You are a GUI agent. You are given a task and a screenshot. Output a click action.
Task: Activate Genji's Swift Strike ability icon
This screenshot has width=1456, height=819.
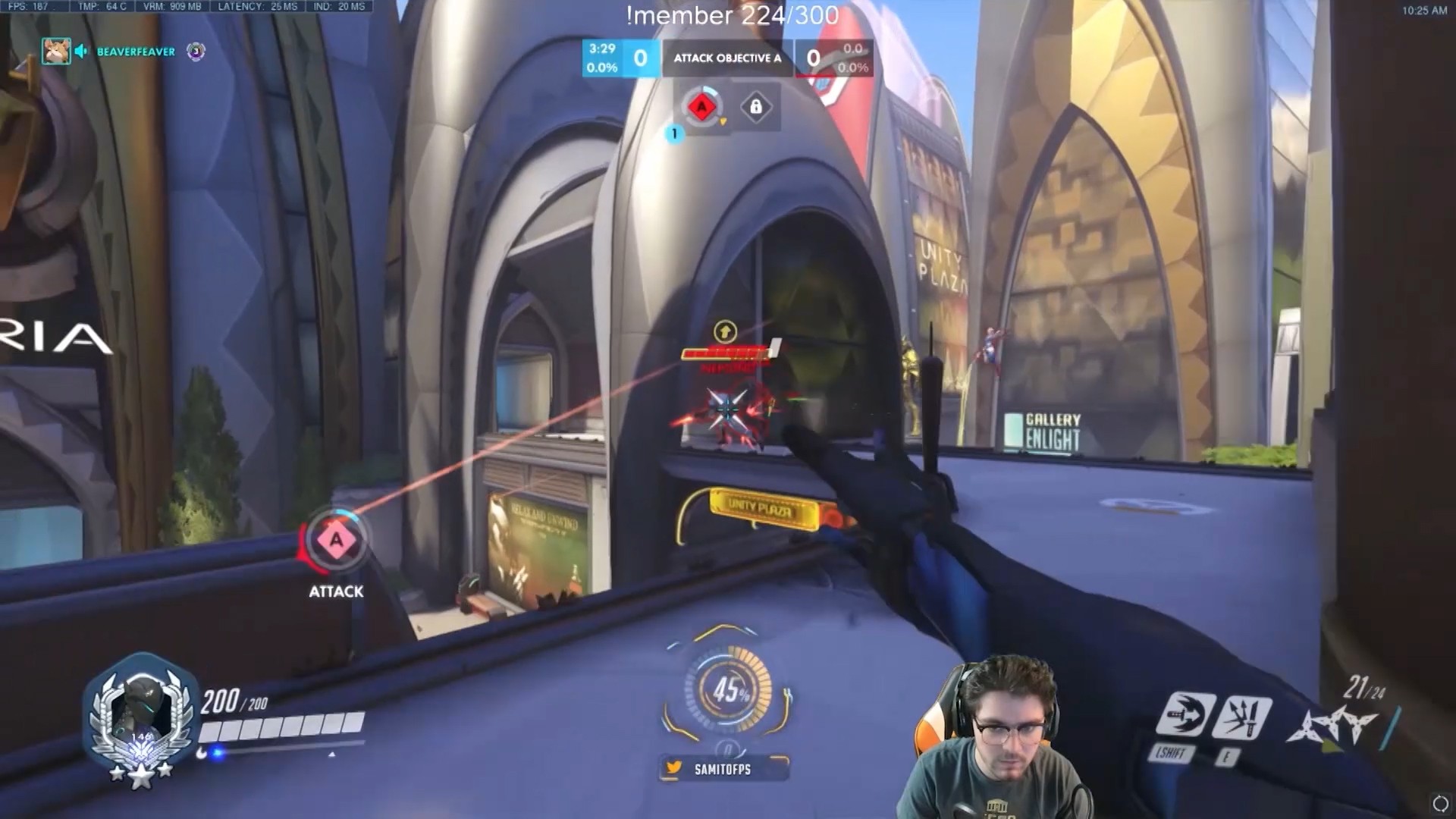point(1185,714)
